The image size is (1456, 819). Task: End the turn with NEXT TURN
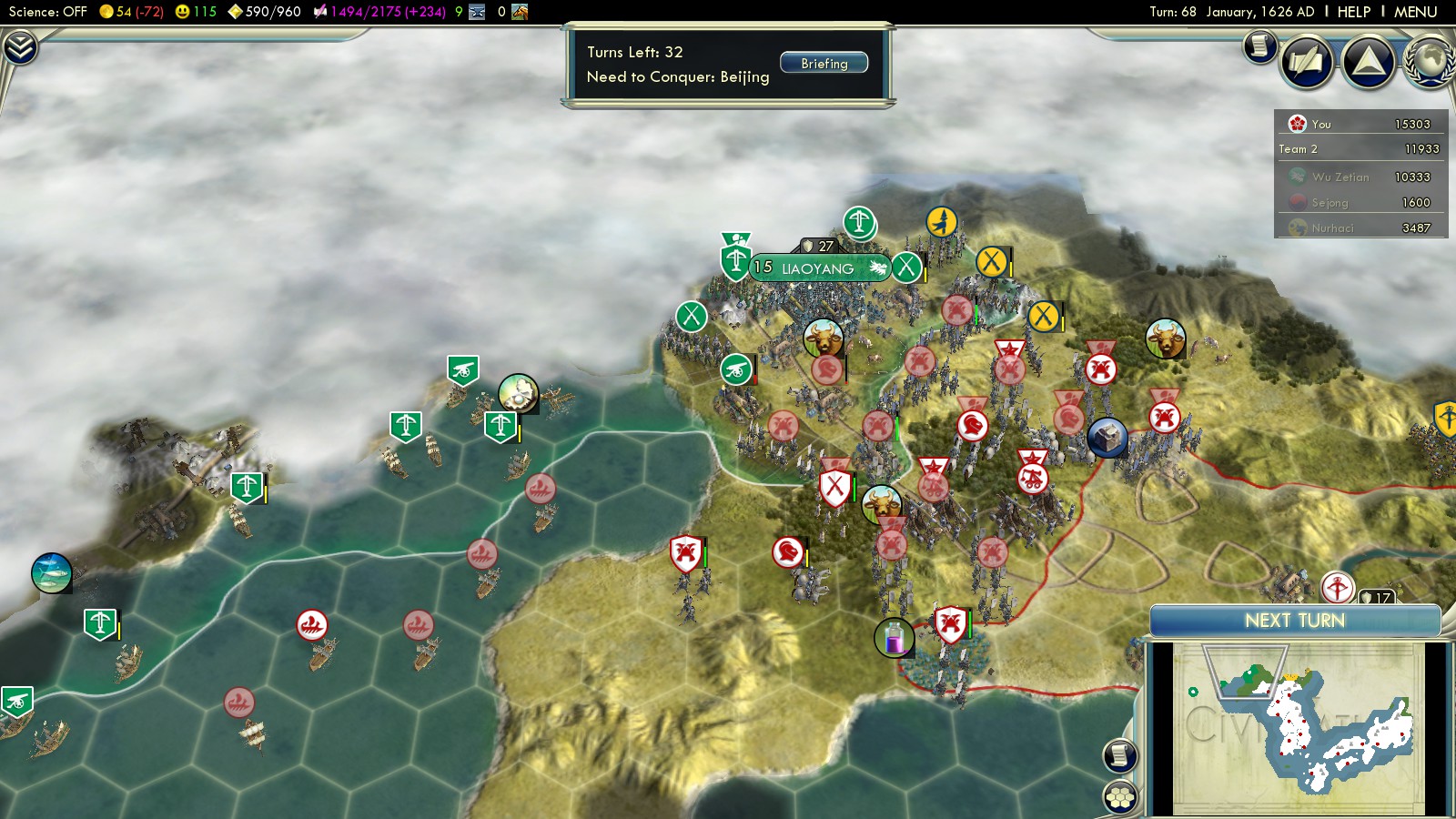point(1294,621)
